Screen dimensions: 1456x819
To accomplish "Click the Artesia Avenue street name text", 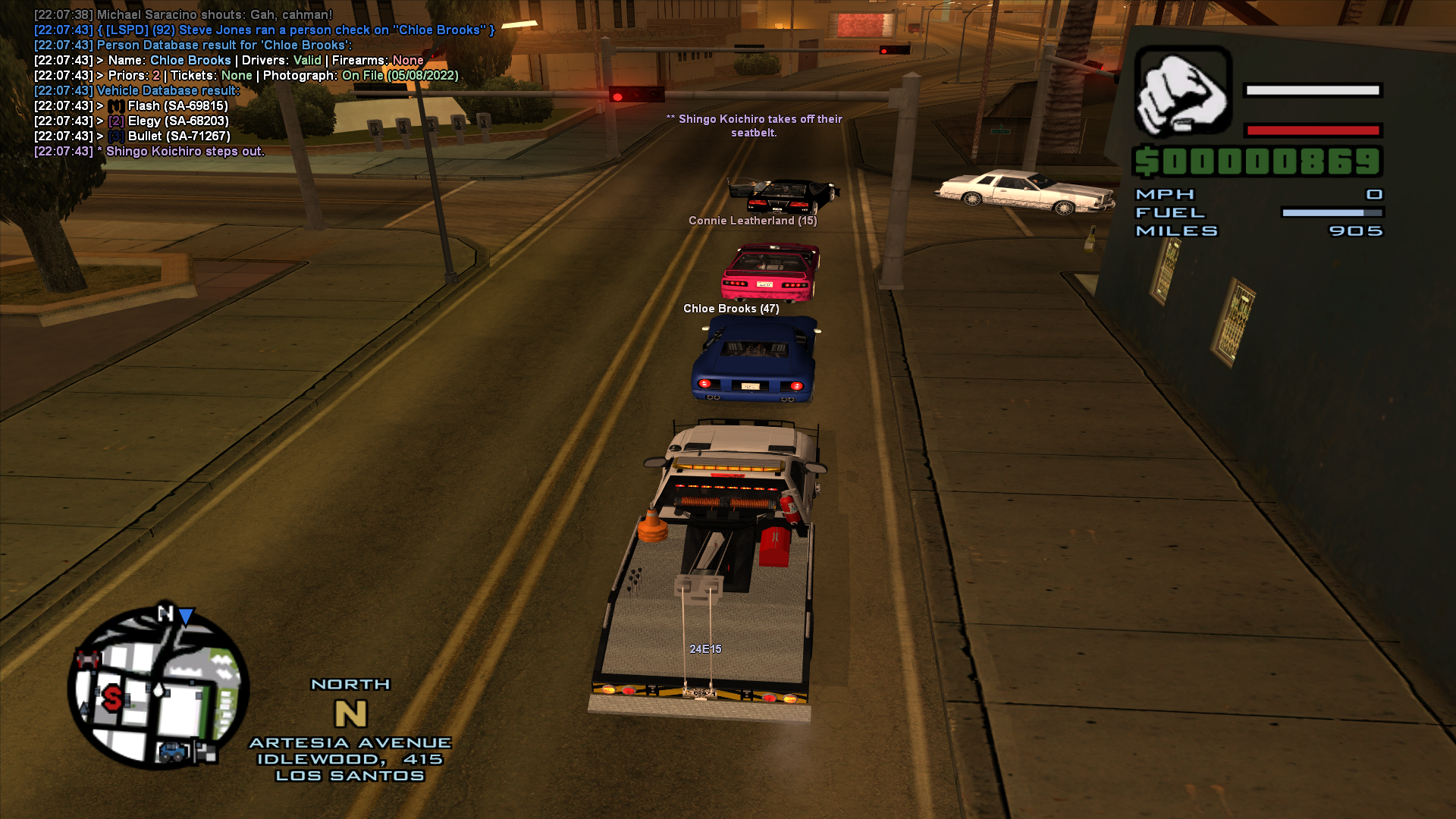I will coord(350,743).
